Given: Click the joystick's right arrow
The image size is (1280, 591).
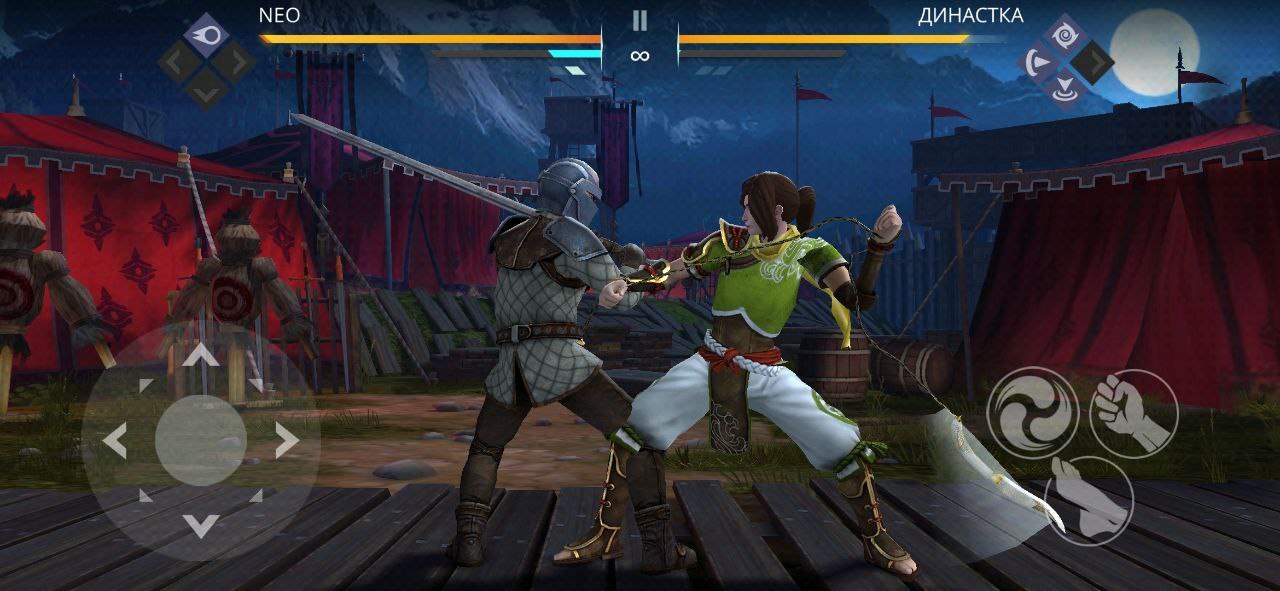Looking at the screenshot, I should click(x=286, y=440).
